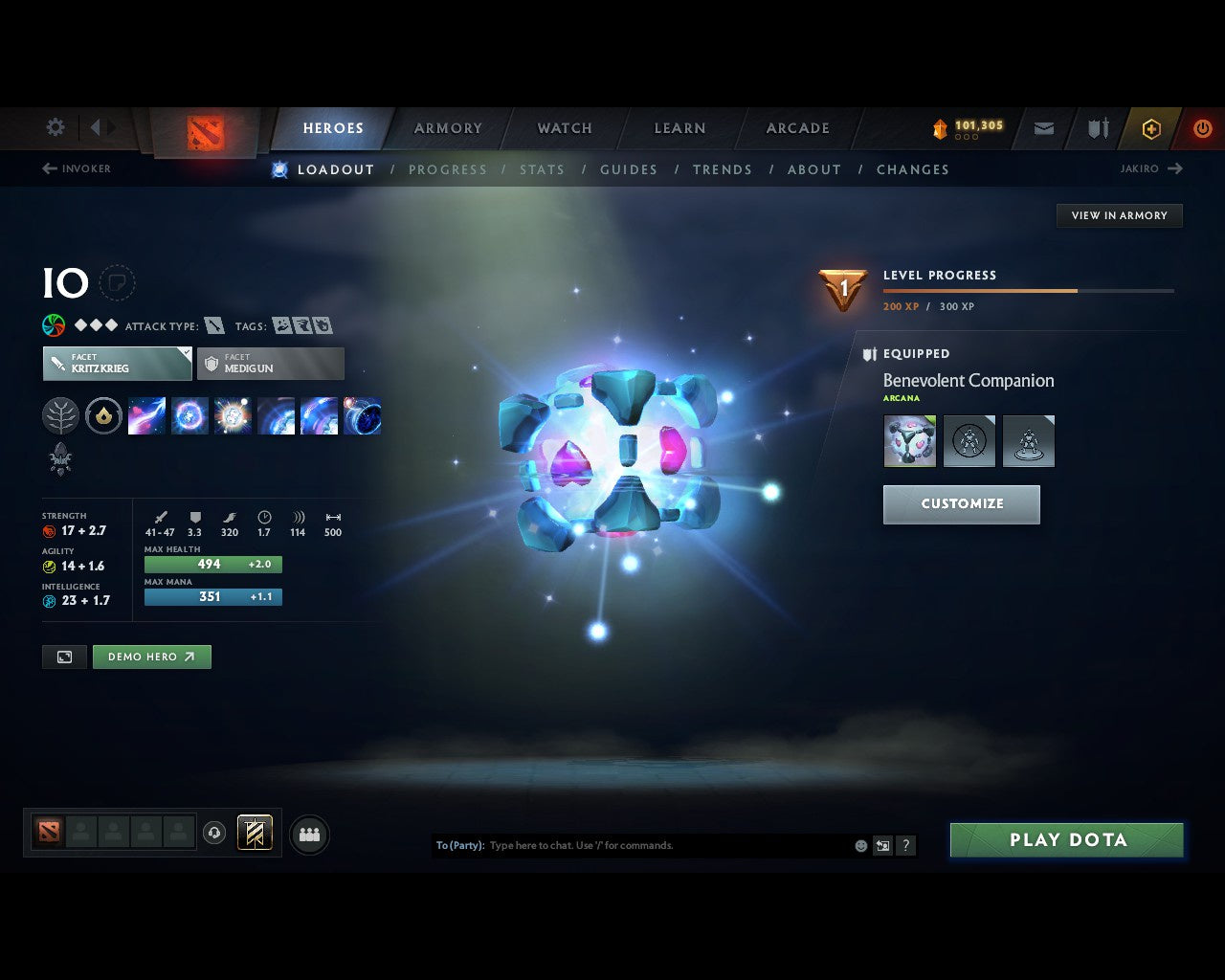This screenshot has height=980, width=1225.
Task: Select Io's Tether ability icon
Action: coord(146,414)
